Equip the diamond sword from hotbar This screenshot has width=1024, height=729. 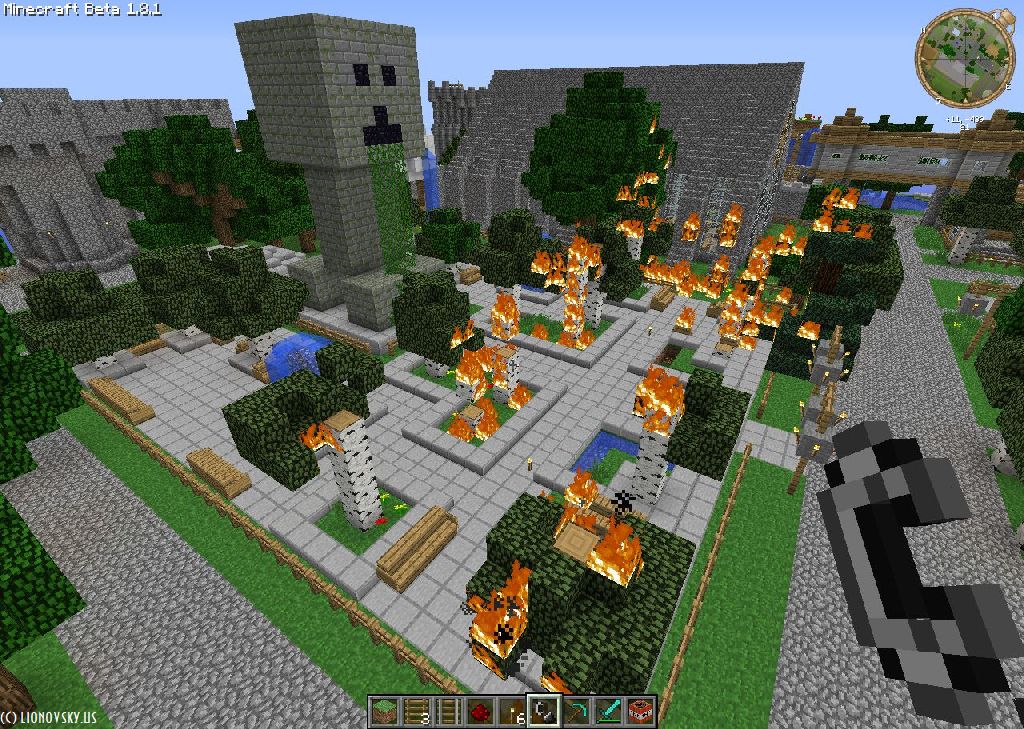pyautogui.click(x=608, y=711)
